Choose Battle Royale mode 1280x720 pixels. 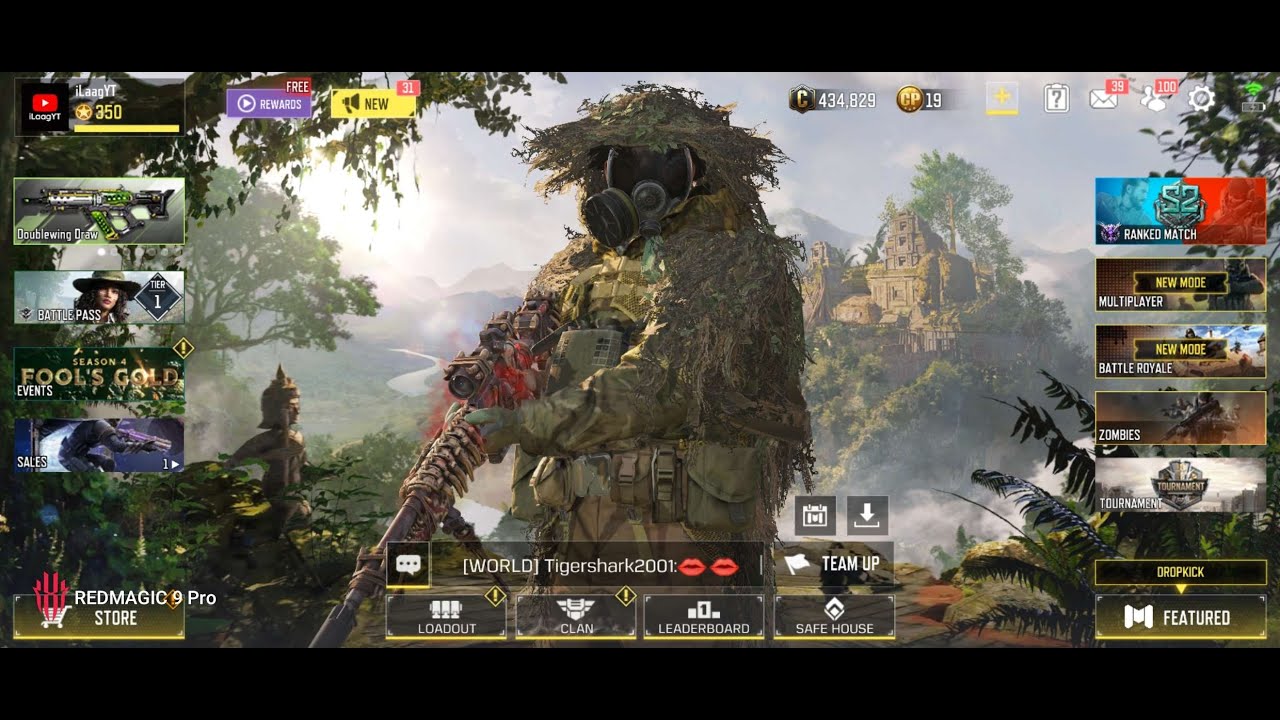[1180, 351]
